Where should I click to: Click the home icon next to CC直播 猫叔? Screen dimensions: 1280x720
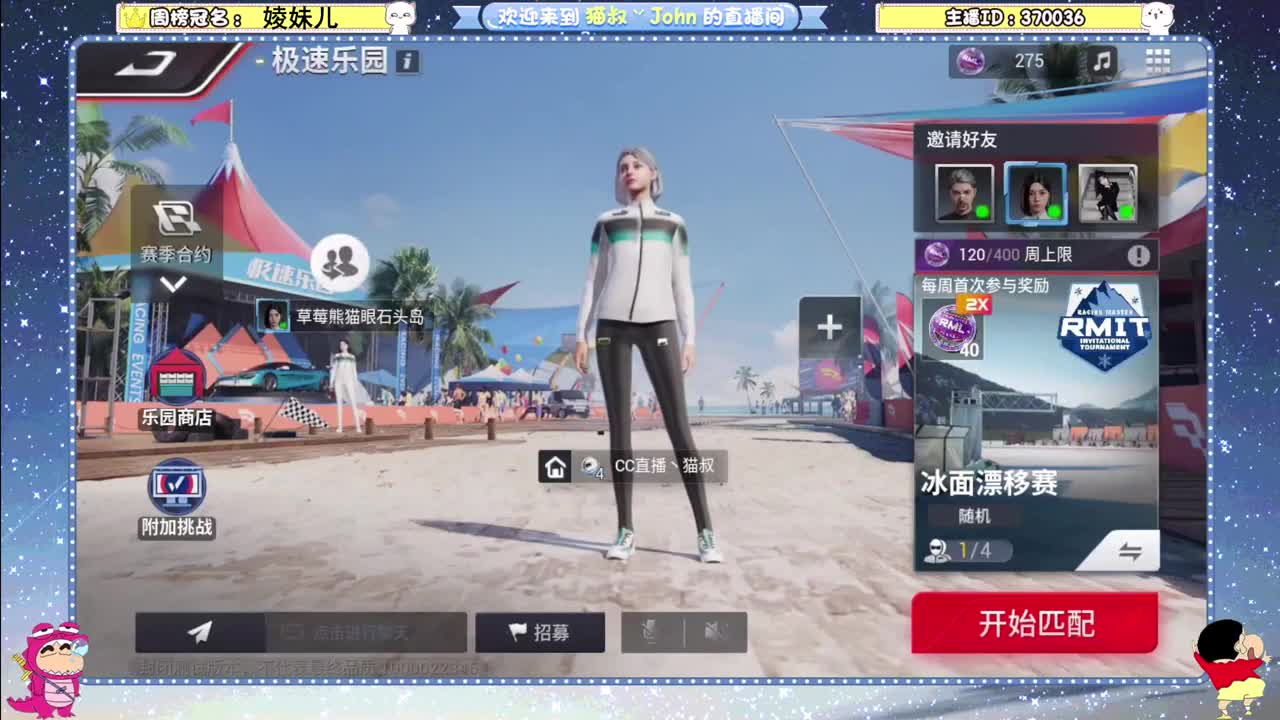557,466
